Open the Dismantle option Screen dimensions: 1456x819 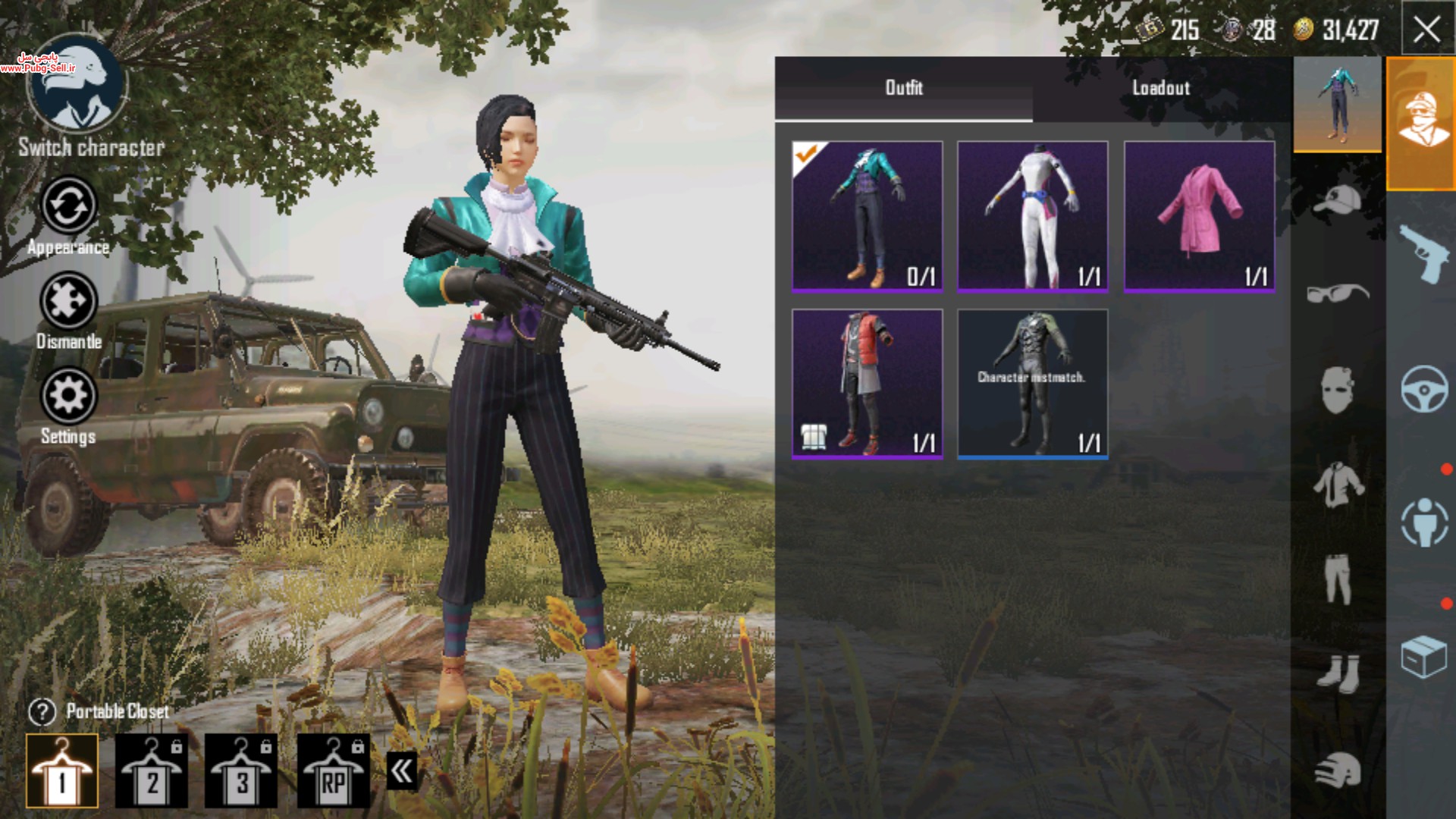click(68, 303)
